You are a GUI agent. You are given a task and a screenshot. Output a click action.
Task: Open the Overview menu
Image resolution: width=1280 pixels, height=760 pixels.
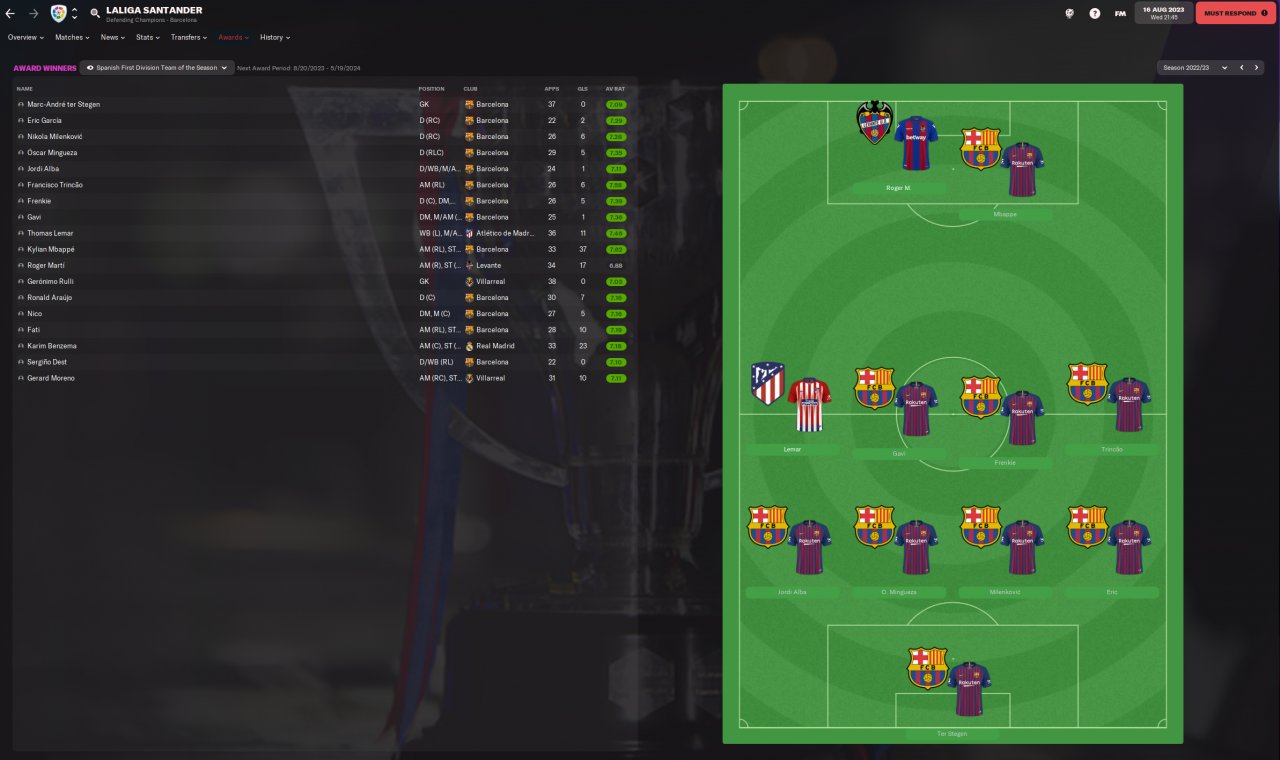click(26, 37)
